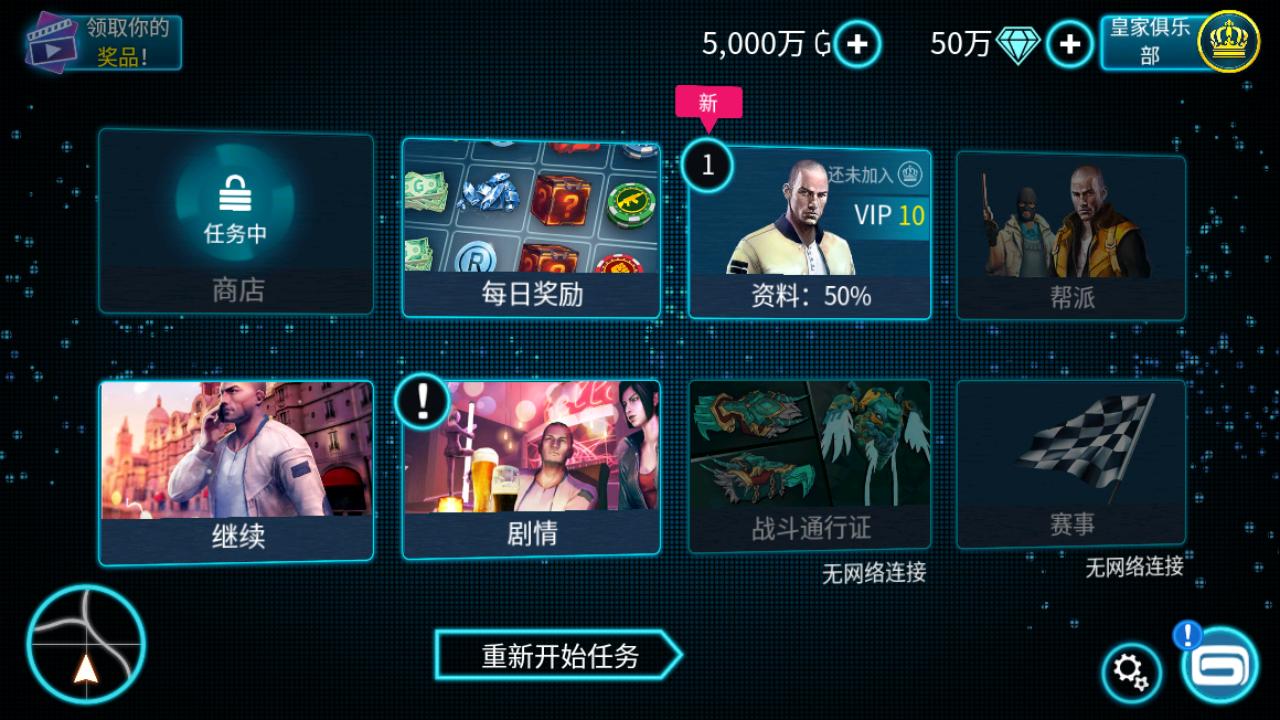Open the 战斗通行证 battle pass tile
This screenshot has height=720, width=1280.
(810, 460)
